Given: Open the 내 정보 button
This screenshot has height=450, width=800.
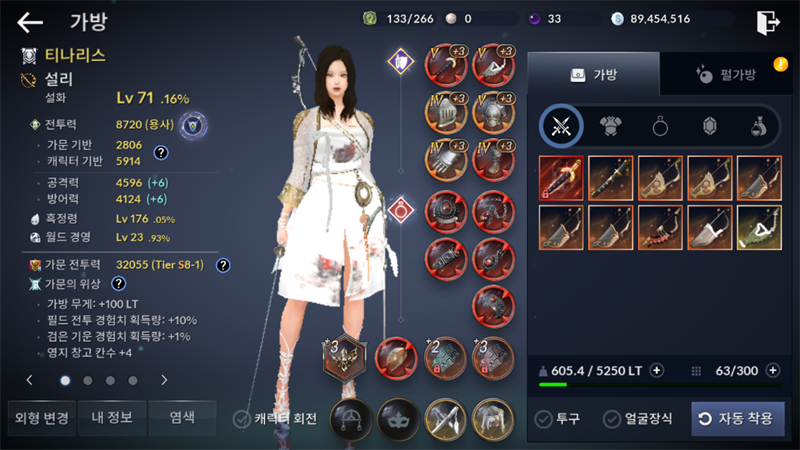Looking at the screenshot, I should pyautogui.click(x=110, y=418).
